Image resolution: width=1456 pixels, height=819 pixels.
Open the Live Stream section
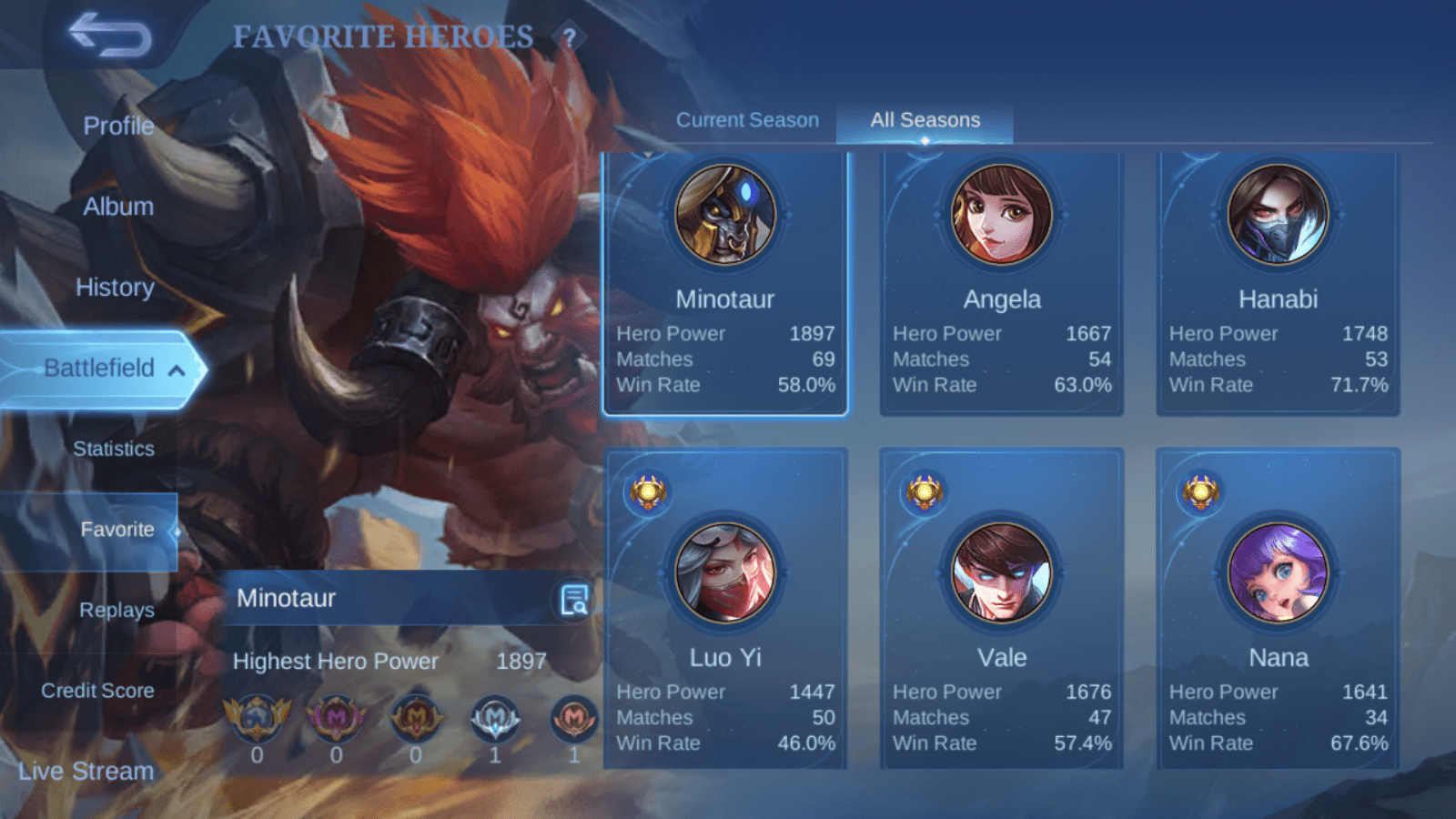coord(86,772)
